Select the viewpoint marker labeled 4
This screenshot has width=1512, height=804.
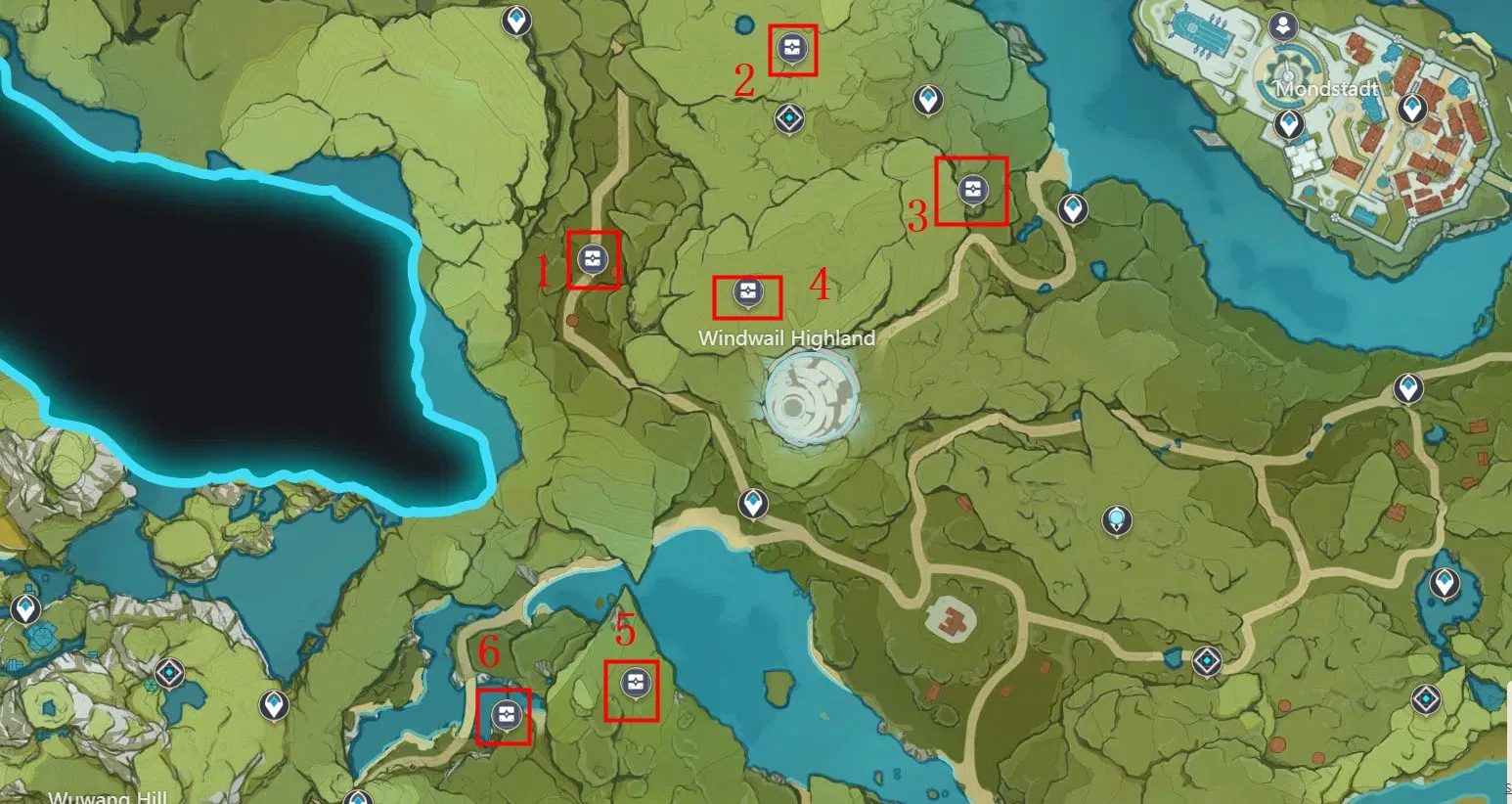[747, 290]
